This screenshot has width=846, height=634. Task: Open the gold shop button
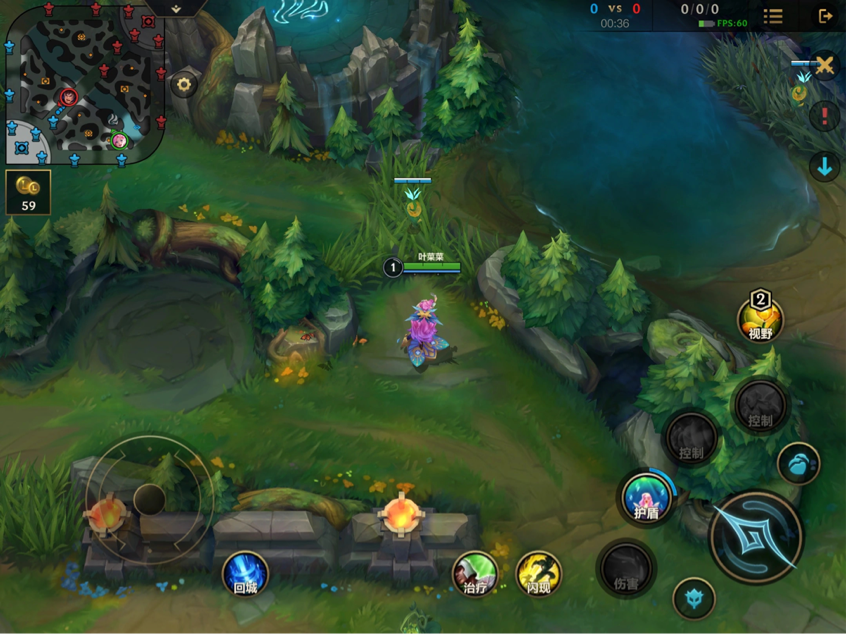28,192
